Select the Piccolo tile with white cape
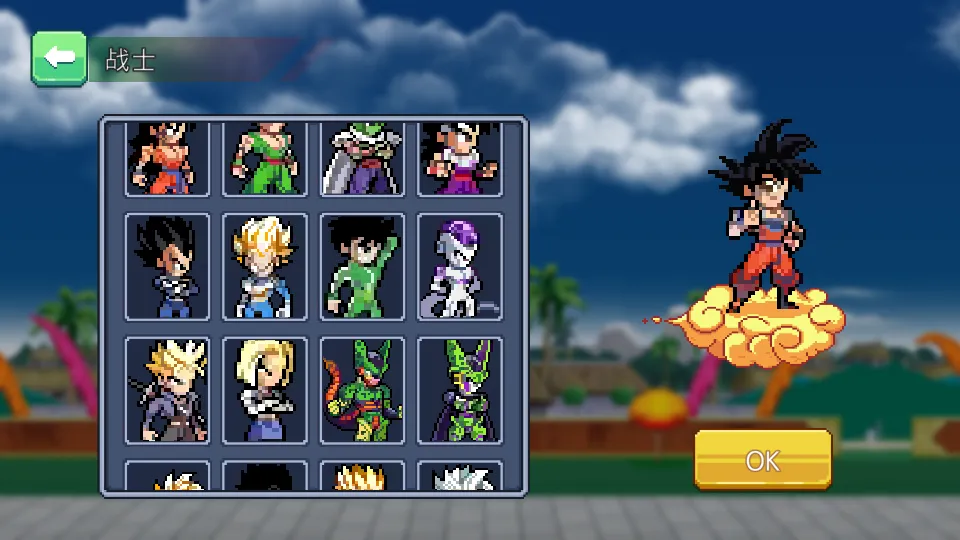This screenshot has height=540, width=960. 362,159
